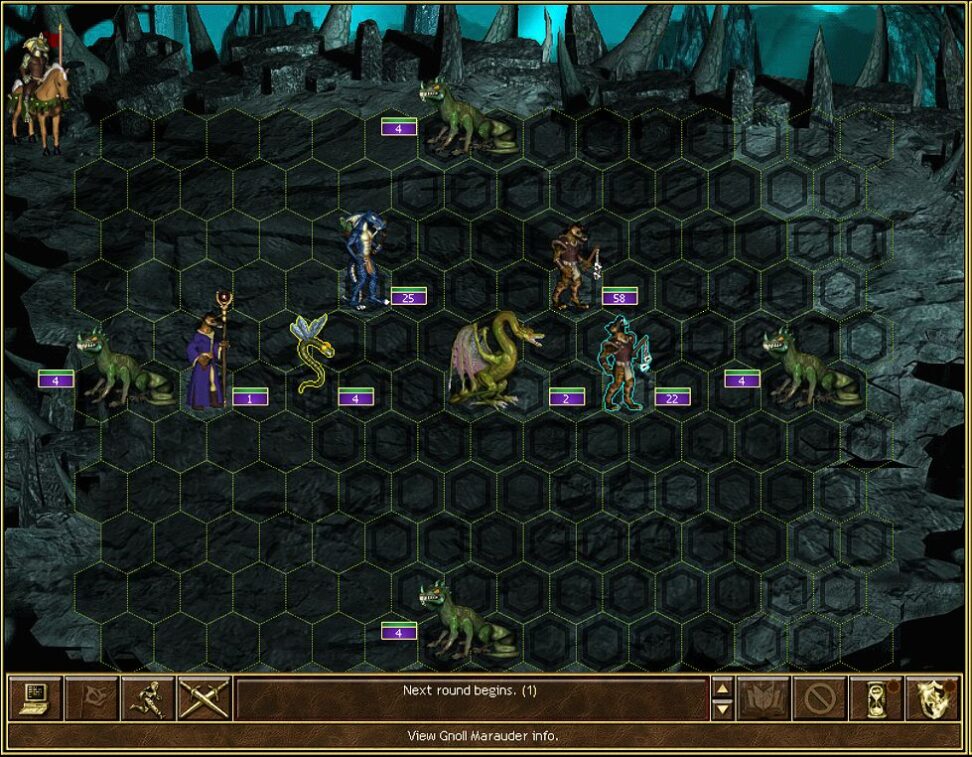Click the greyed-out surrender flag button
The width and height of the screenshot is (972, 757).
tap(92, 698)
